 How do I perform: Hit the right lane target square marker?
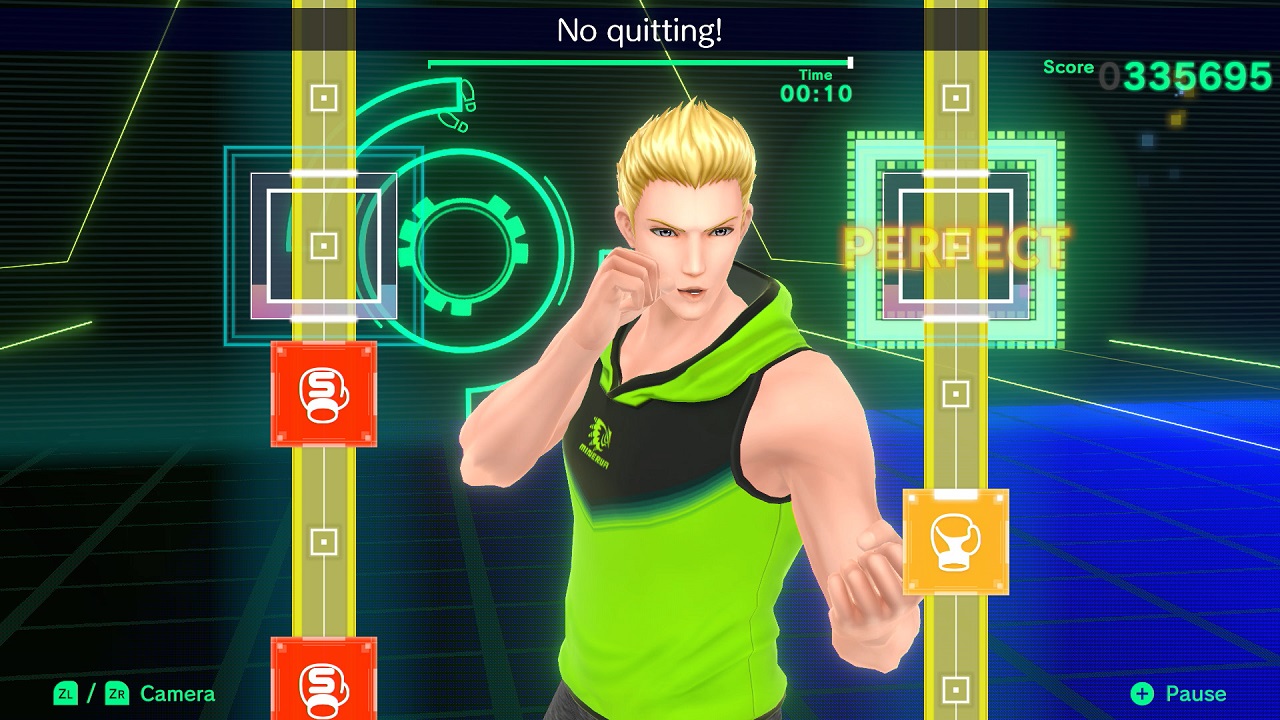coord(955,243)
